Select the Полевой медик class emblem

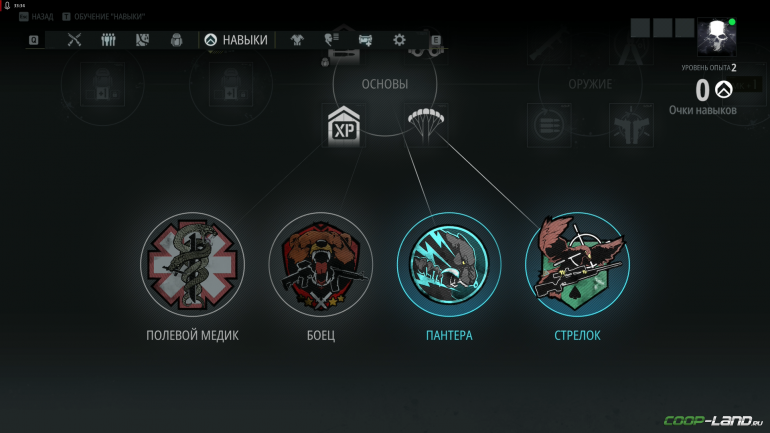point(192,263)
